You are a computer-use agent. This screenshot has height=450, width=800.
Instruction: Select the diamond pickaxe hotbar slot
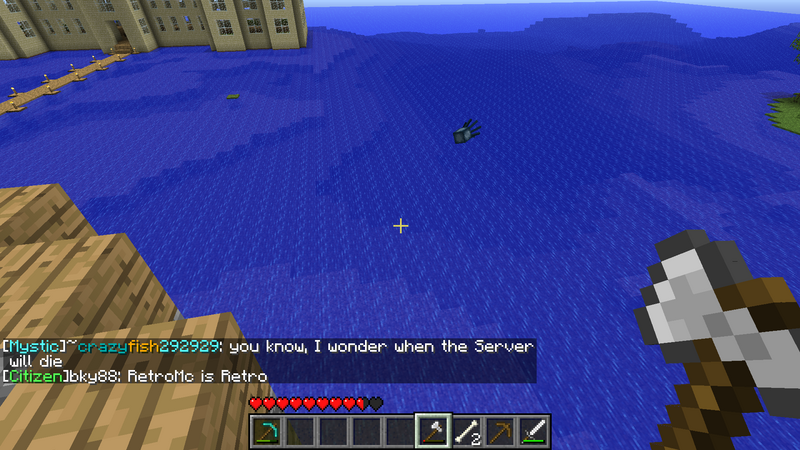[x=266, y=432]
